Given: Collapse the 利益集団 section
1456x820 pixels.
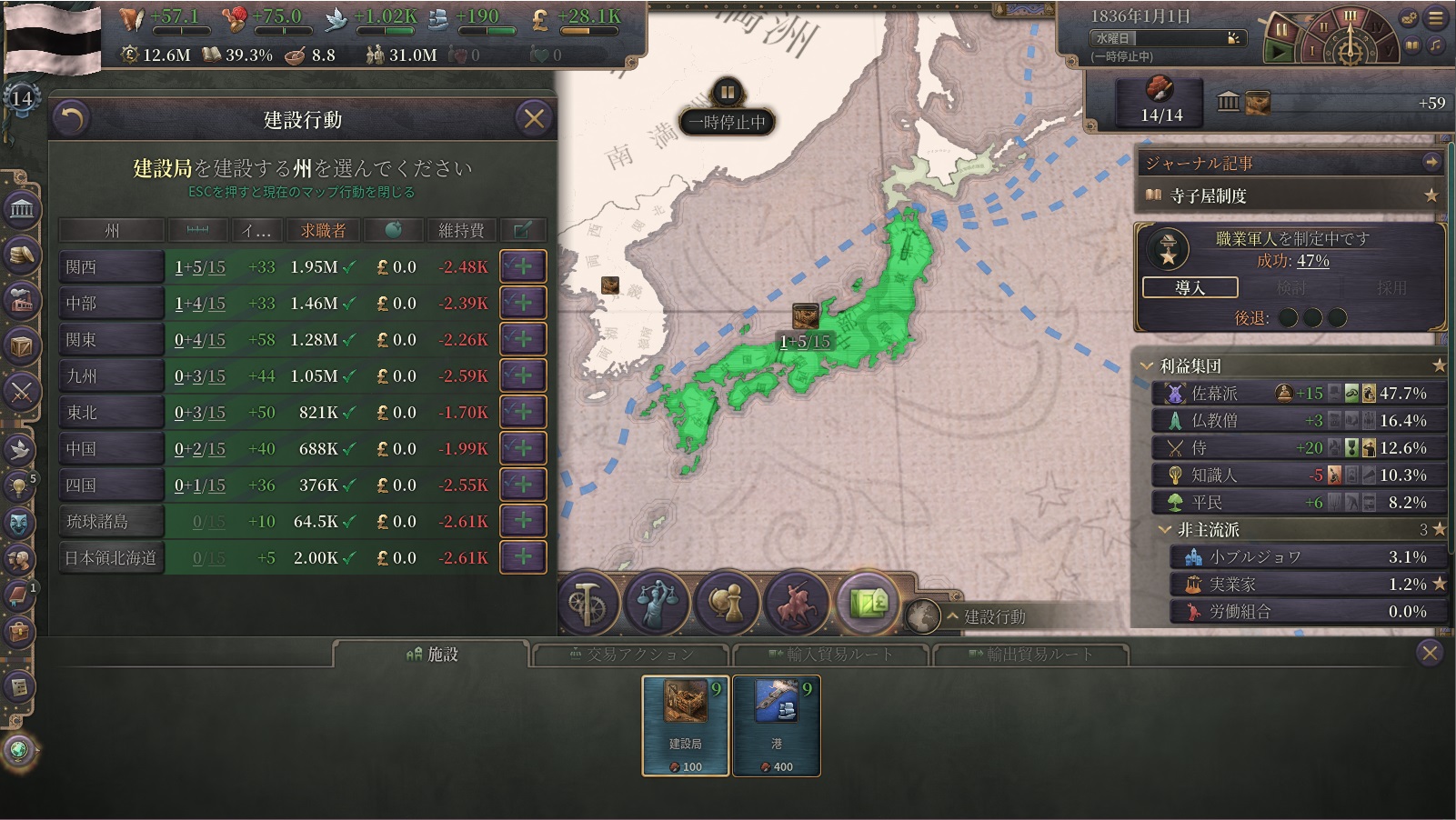Looking at the screenshot, I should [1148, 366].
